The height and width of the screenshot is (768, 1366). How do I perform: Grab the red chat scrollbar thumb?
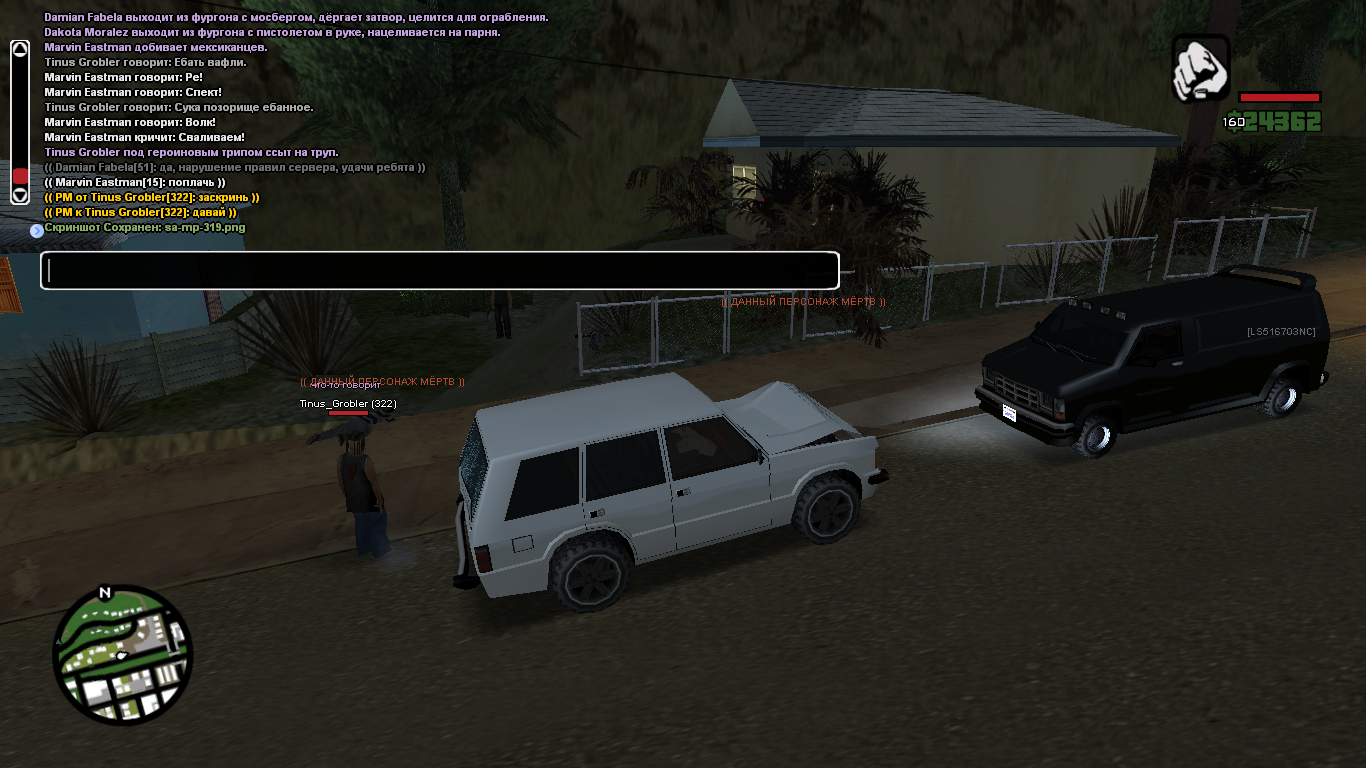pyautogui.click(x=20, y=175)
